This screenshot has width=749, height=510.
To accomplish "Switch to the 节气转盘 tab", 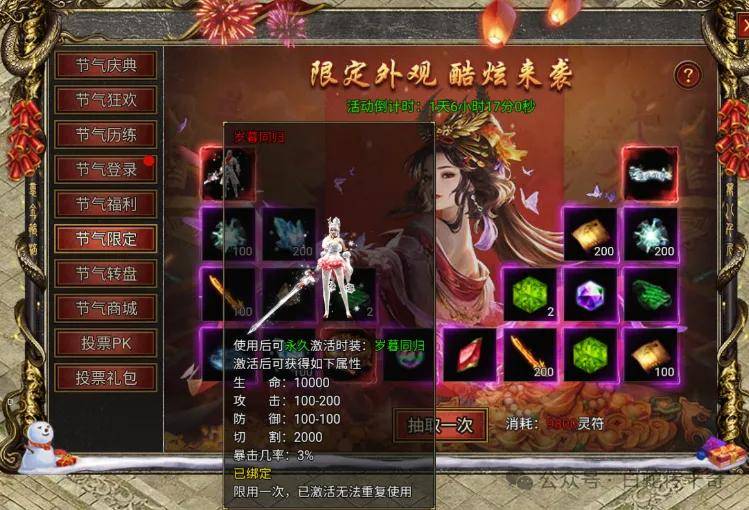I will [105, 274].
